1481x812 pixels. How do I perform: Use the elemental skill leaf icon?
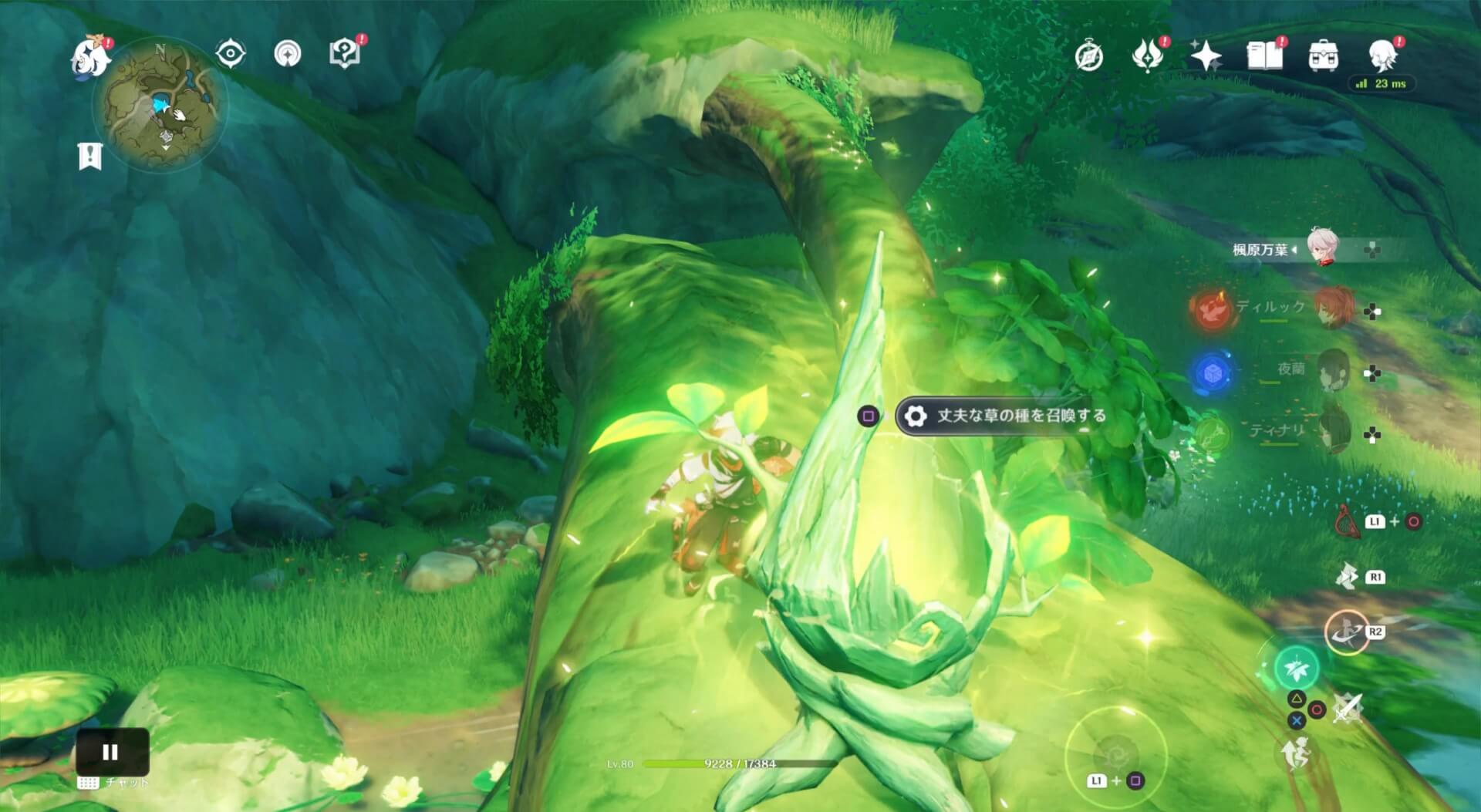point(1297,668)
